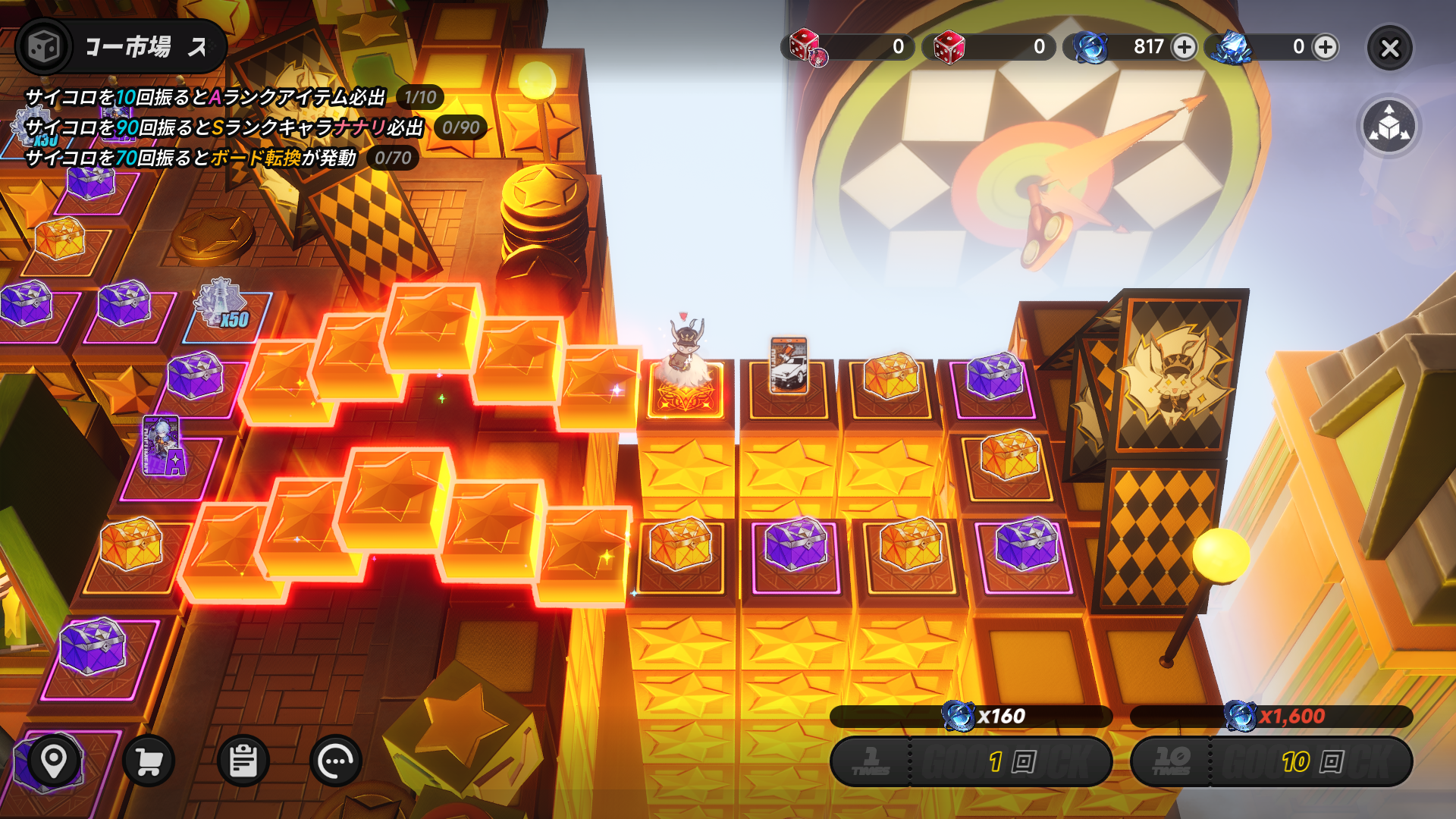Open the shopping cart shop

[x=149, y=761]
